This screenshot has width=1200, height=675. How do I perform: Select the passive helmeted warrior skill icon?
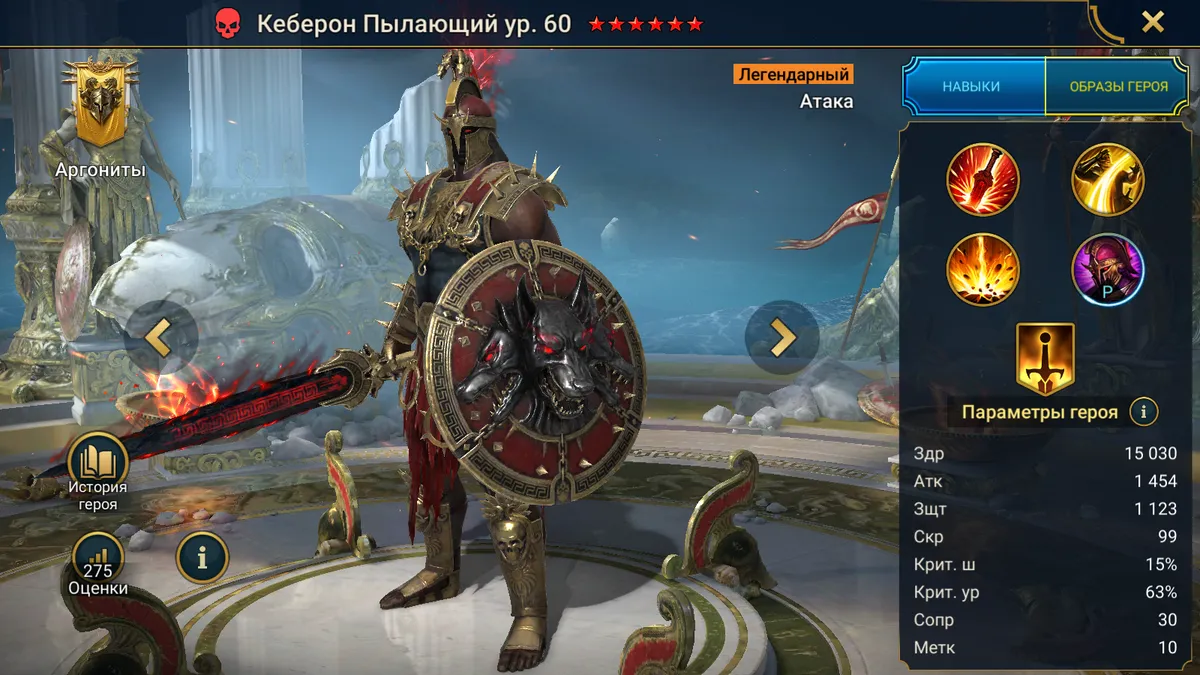pos(1108,269)
